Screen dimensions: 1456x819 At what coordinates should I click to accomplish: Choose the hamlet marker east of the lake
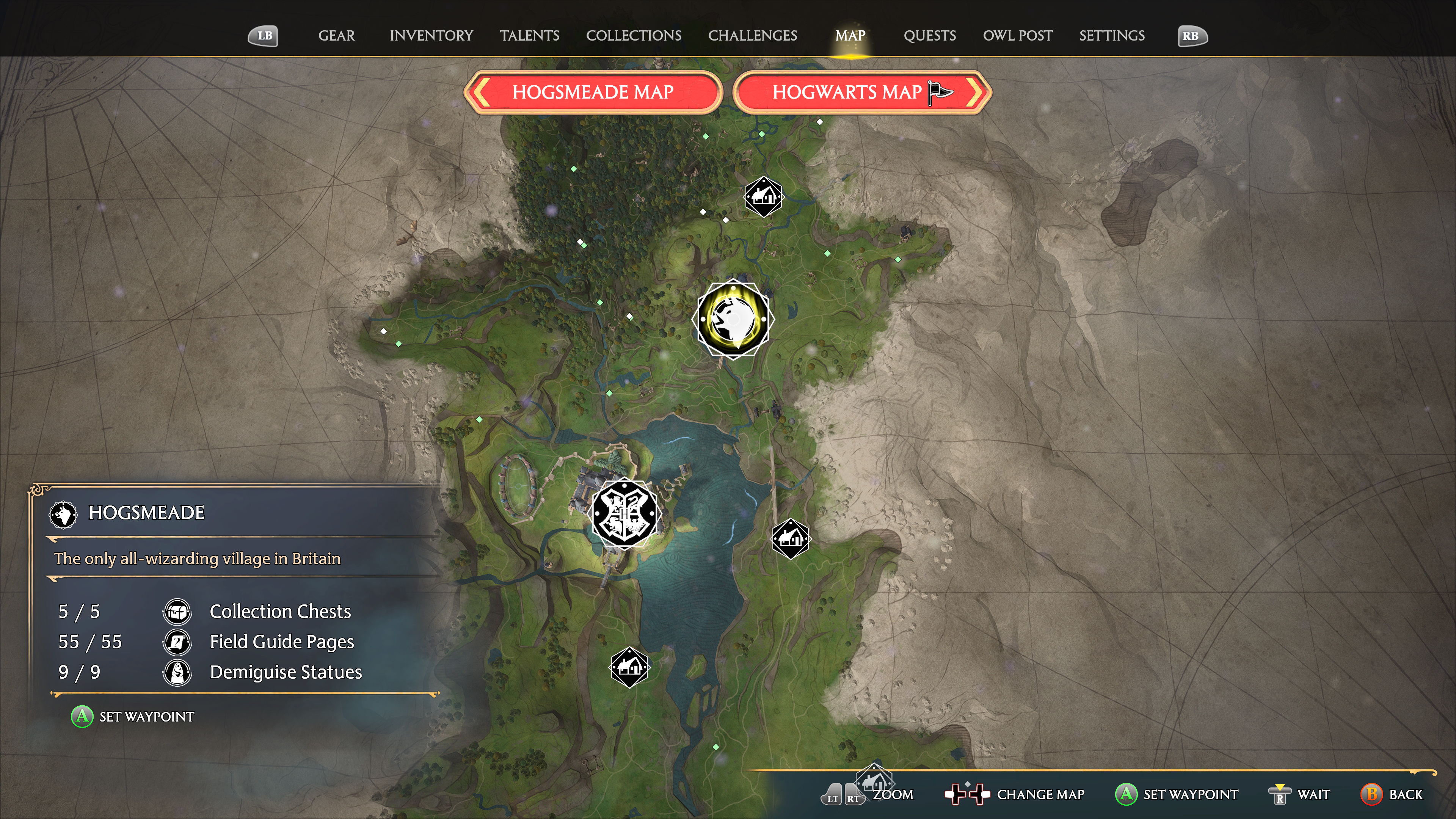(790, 539)
